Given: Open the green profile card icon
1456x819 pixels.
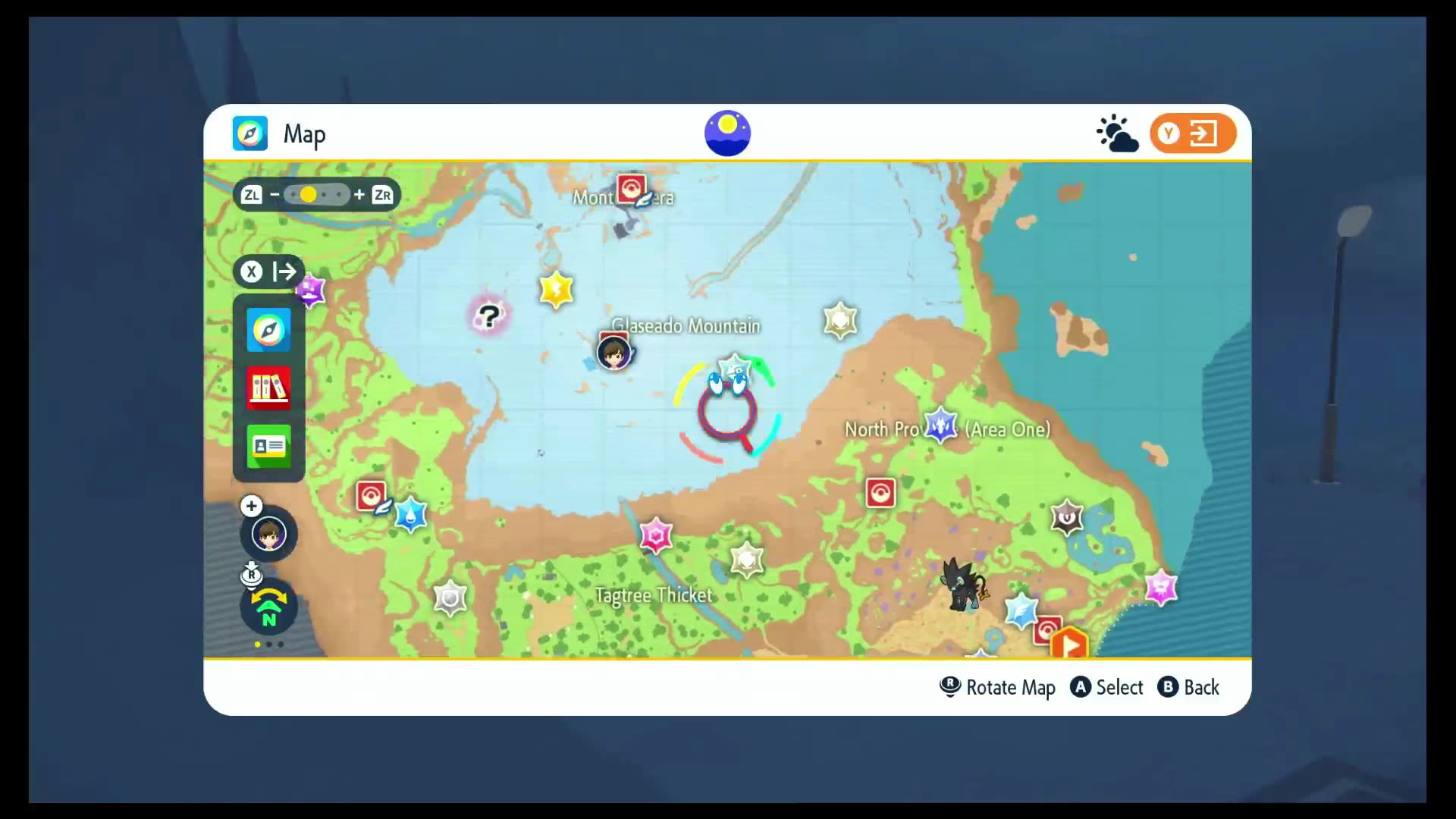Looking at the screenshot, I should (268, 446).
